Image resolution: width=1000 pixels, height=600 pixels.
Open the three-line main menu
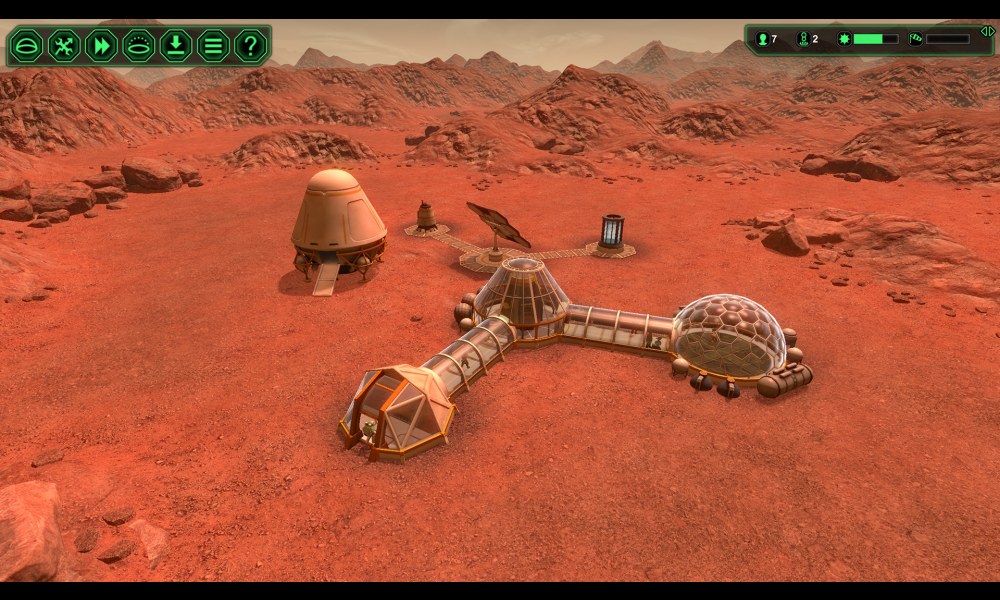213,45
